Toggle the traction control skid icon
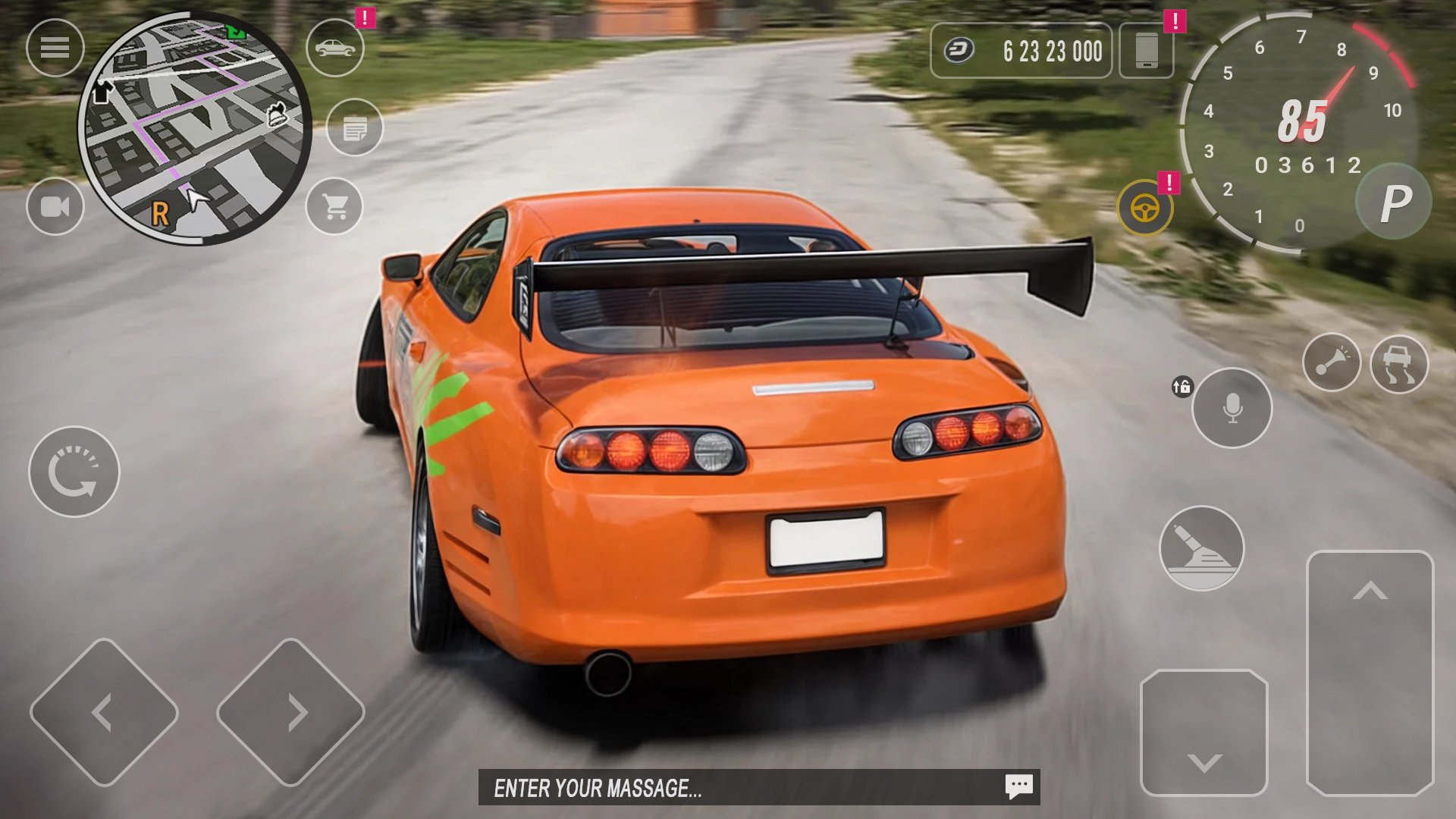 [x=1399, y=364]
